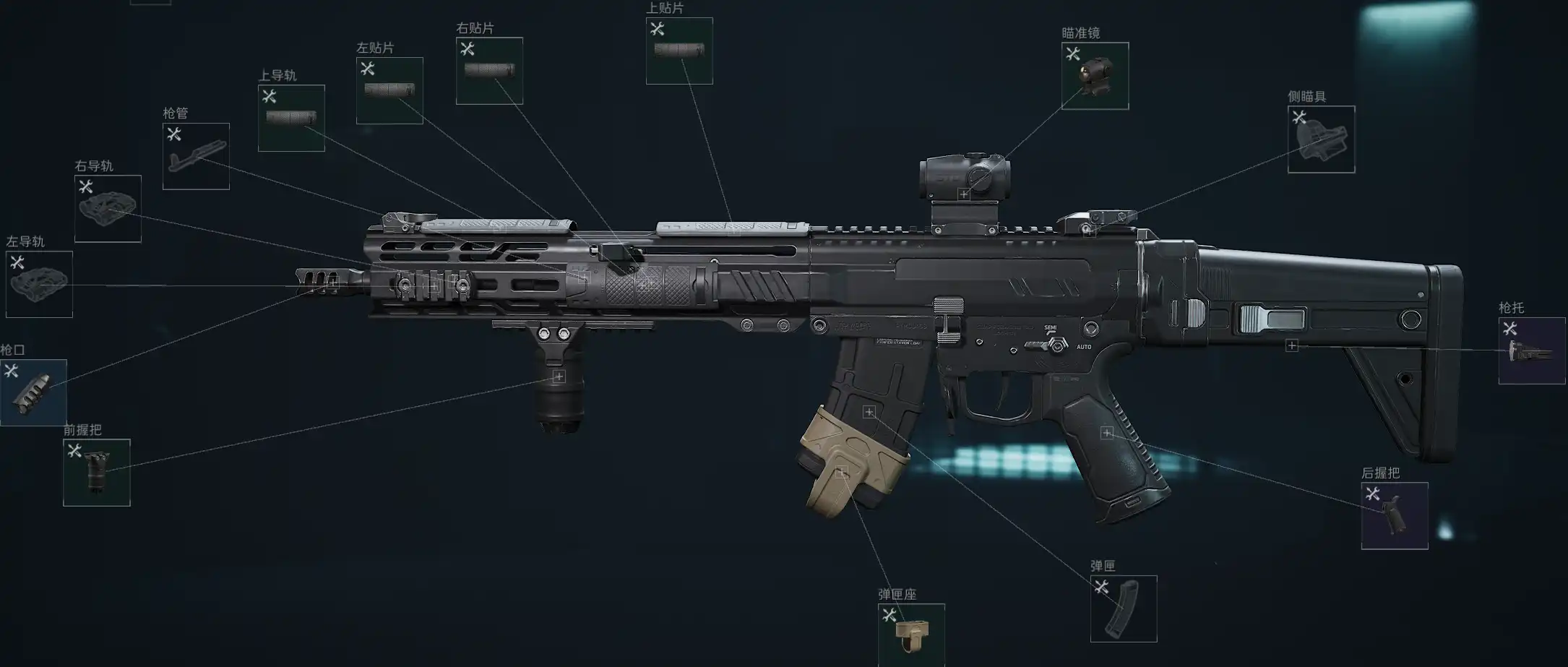The width and height of the screenshot is (1568, 667).
Task: Choose the 左导轨 left rail slot
Action: (x=39, y=284)
